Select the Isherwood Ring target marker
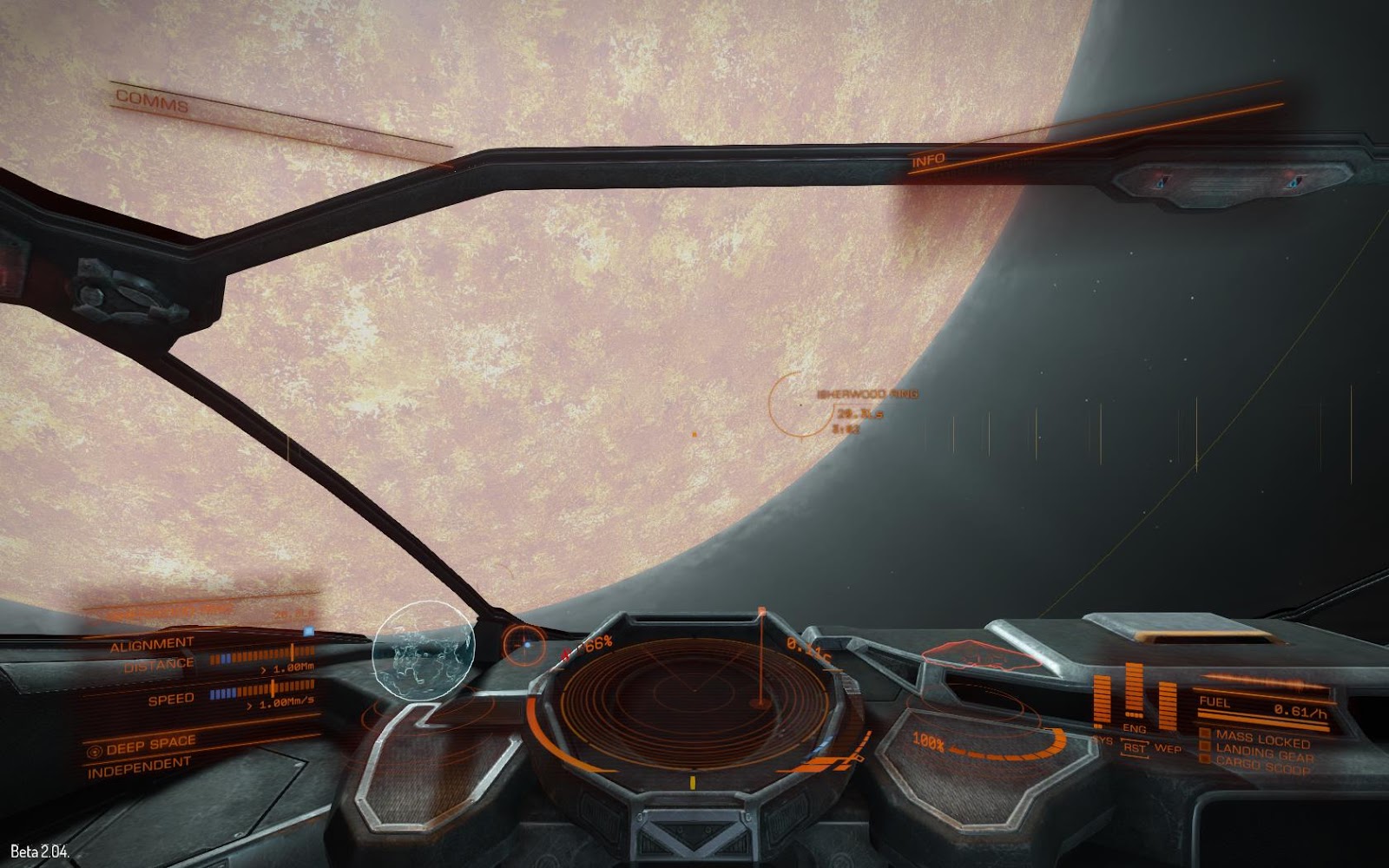The width and height of the screenshot is (1389, 868). tap(799, 404)
